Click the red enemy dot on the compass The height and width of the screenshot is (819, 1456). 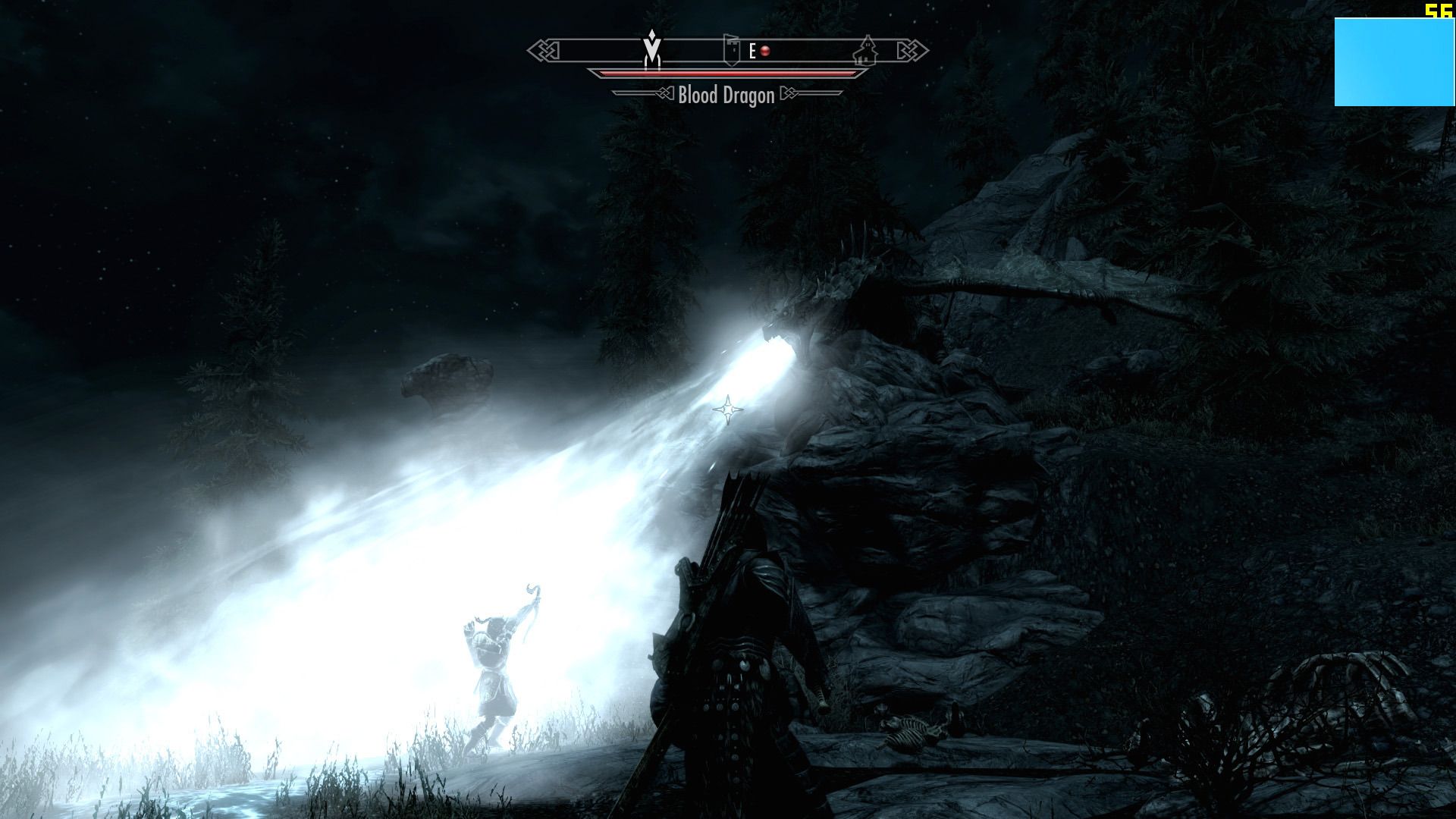[765, 51]
